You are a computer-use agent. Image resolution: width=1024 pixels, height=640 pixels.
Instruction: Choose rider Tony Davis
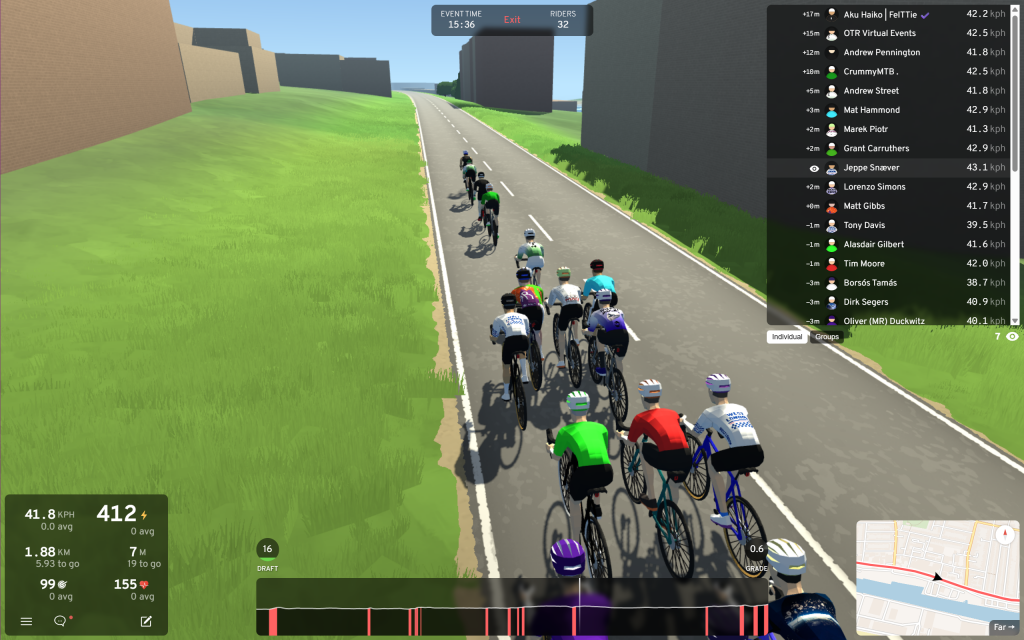click(865, 225)
